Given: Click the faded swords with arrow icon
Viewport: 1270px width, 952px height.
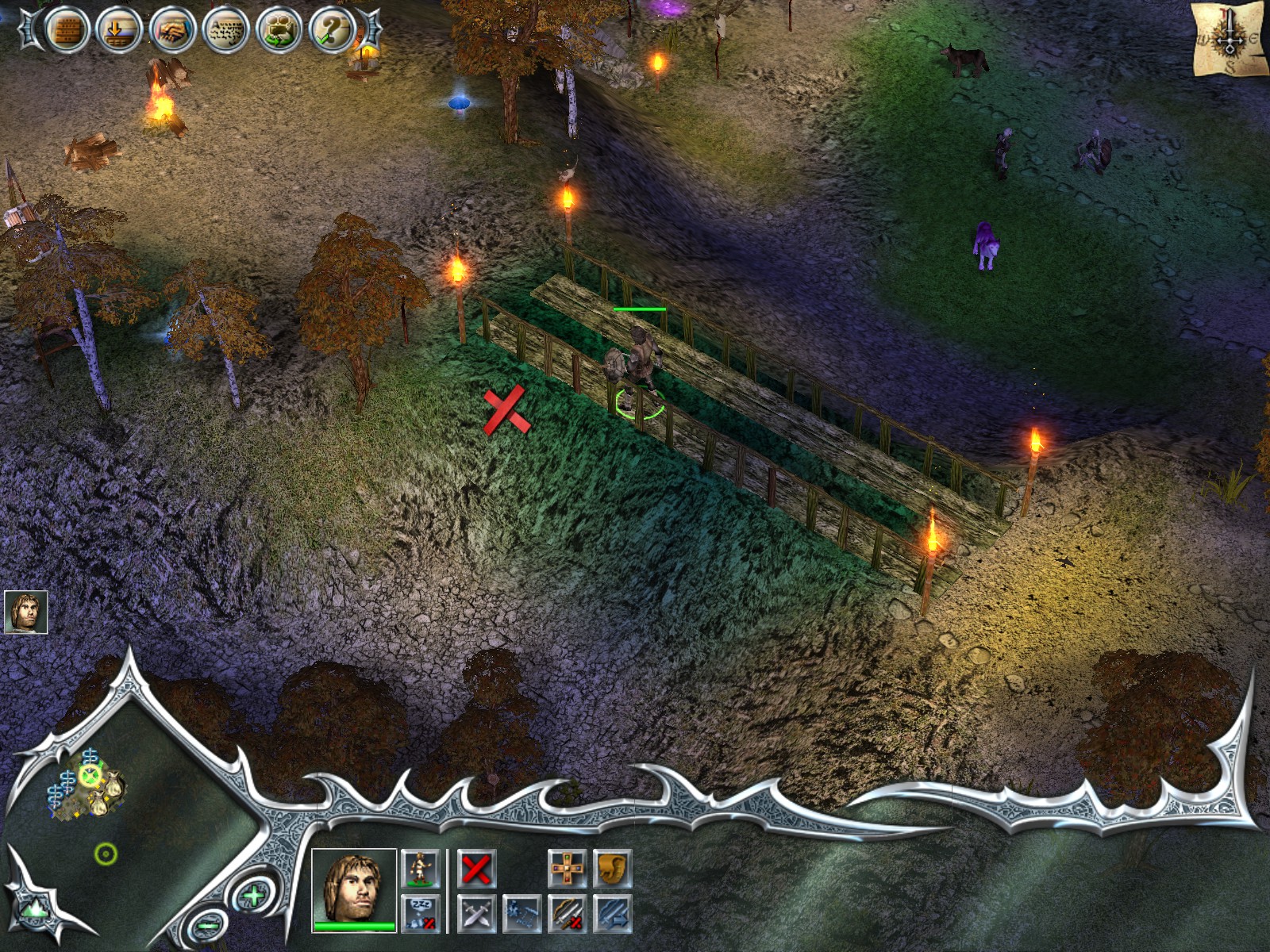Looking at the screenshot, I should [612, 913].
